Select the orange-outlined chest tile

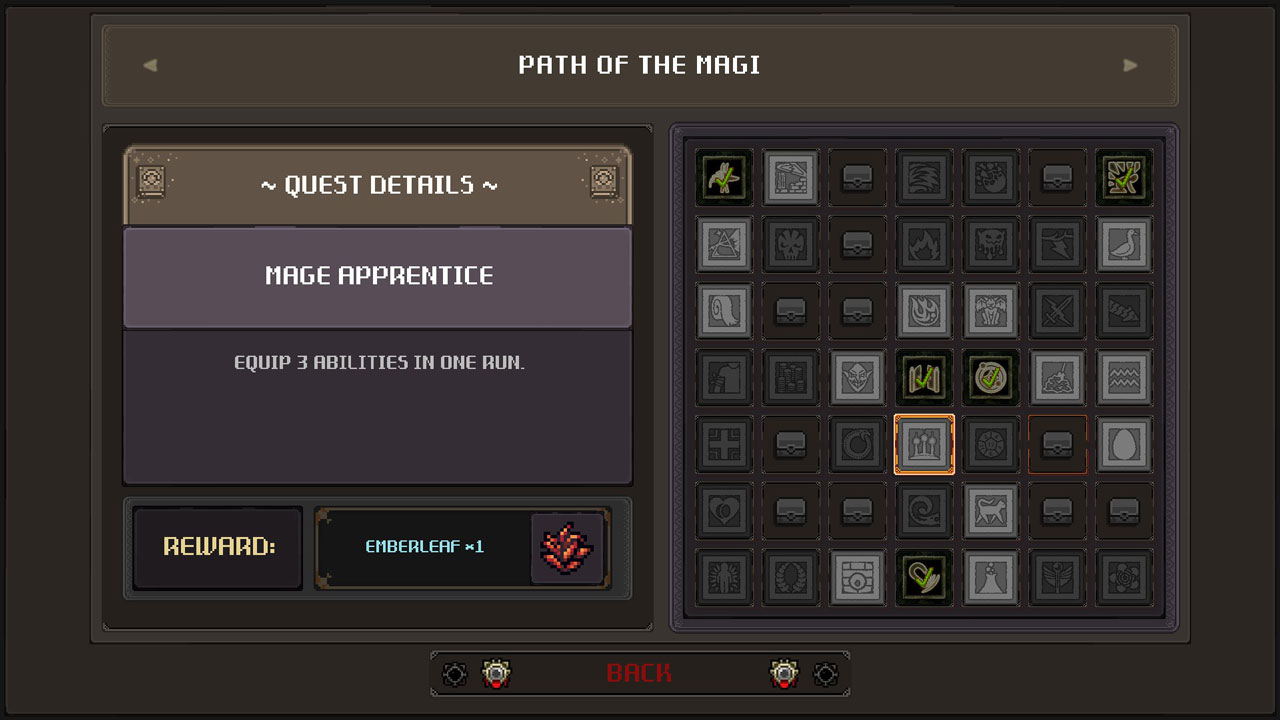(1057, 444)
